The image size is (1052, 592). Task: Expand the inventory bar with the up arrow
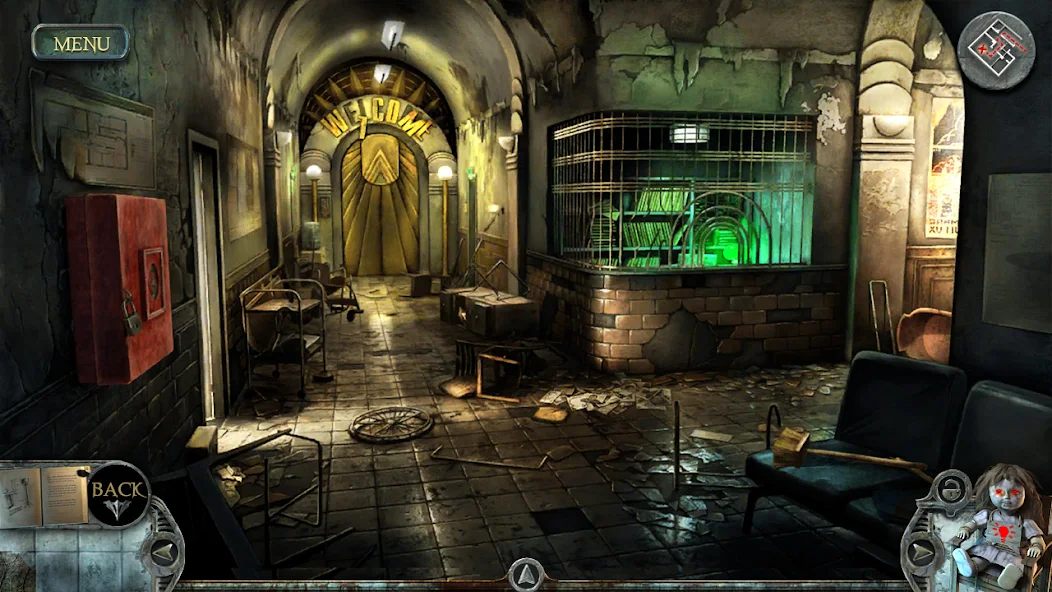point(526,574)
